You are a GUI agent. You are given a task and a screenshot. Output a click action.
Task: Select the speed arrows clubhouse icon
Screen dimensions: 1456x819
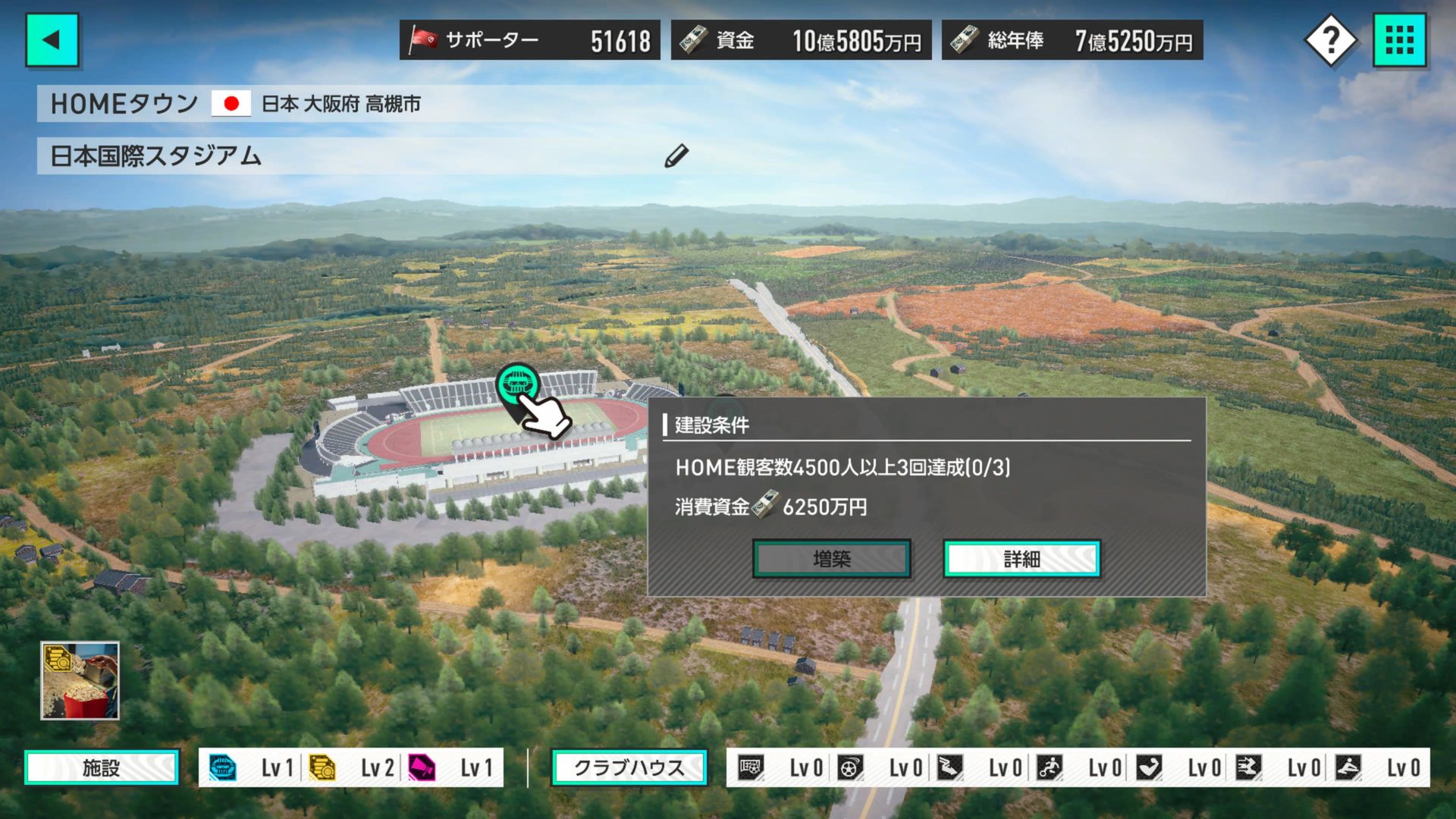click(x=1248, y=767)
